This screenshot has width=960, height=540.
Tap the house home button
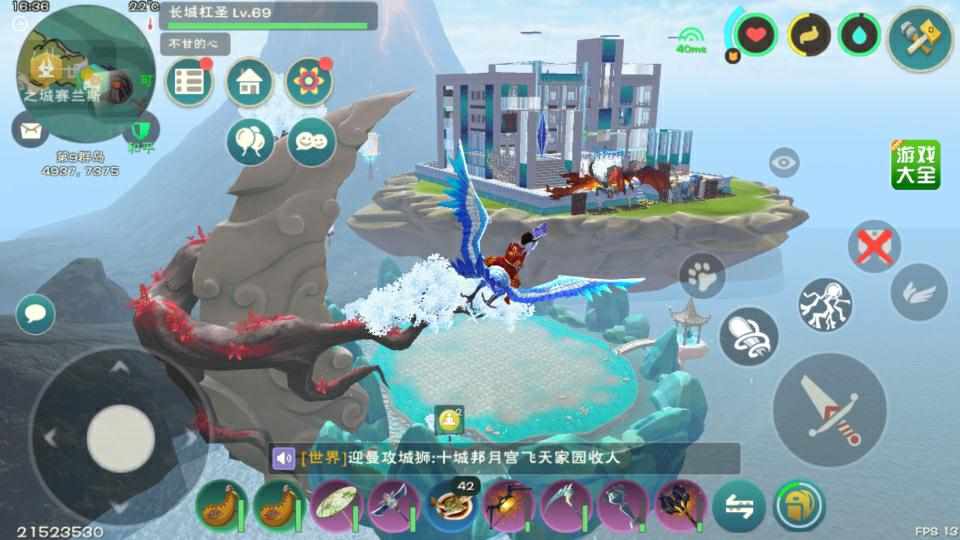(249, 83)
